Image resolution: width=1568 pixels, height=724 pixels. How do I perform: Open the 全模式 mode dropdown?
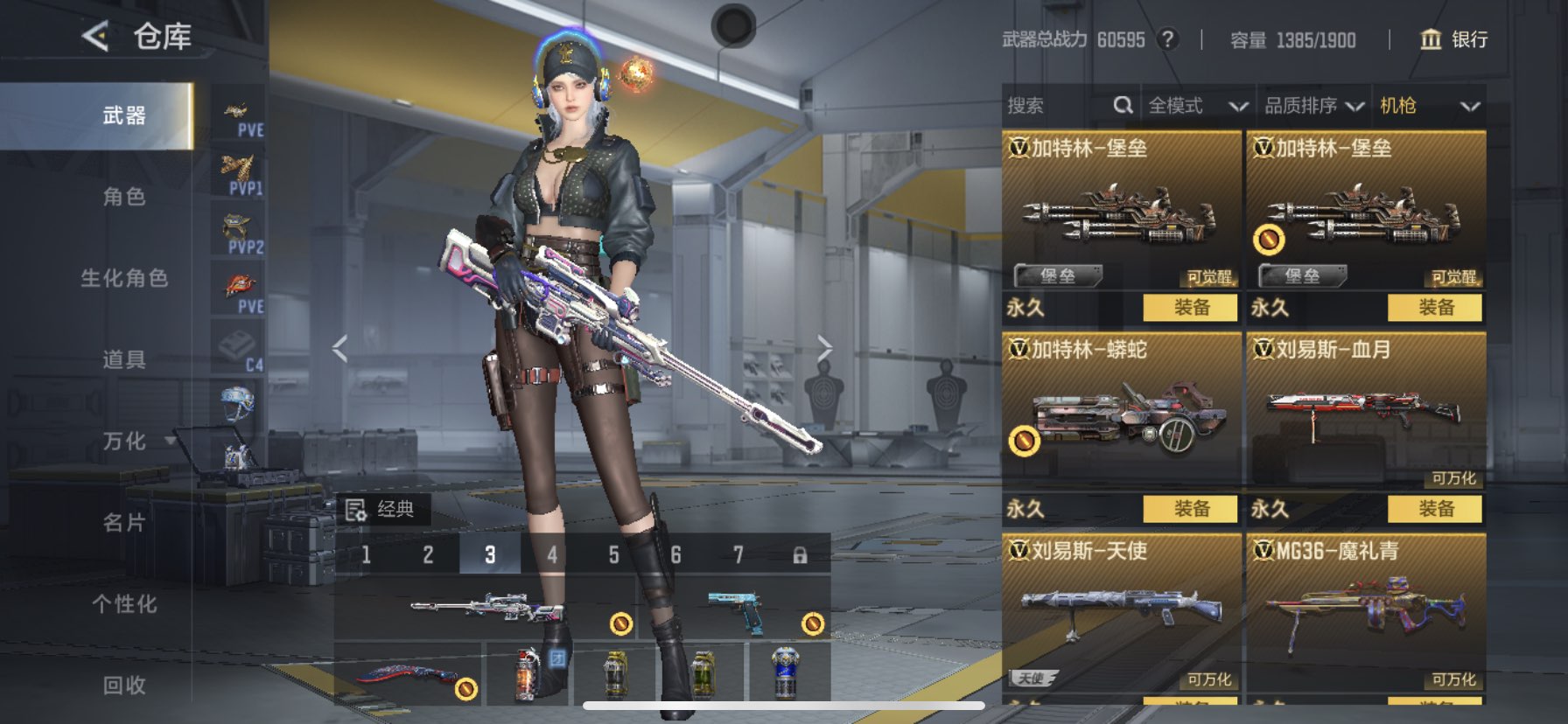pyautogui.click(x=1197, y=106)
